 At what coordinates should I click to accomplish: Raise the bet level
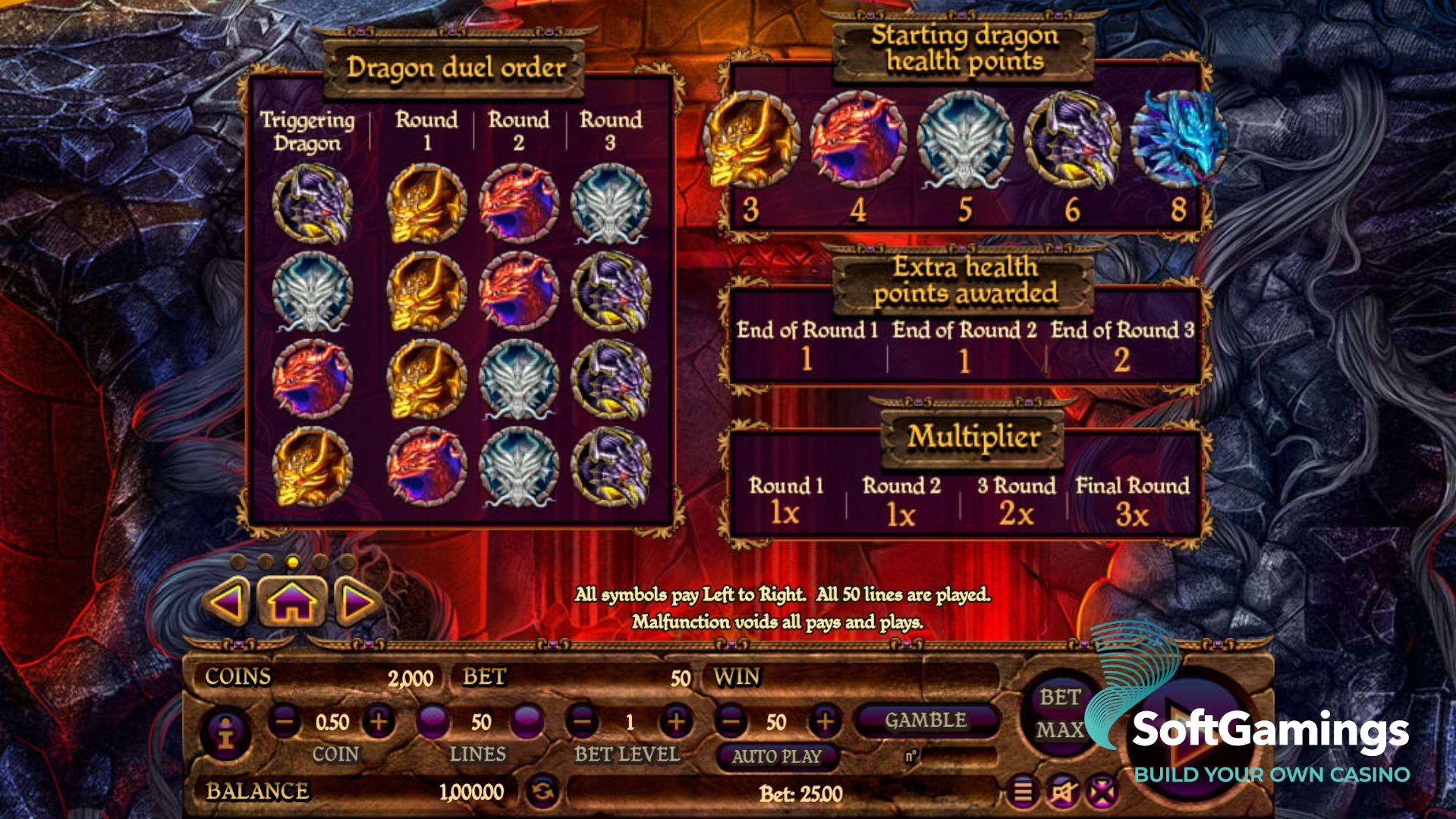(675, 721)
